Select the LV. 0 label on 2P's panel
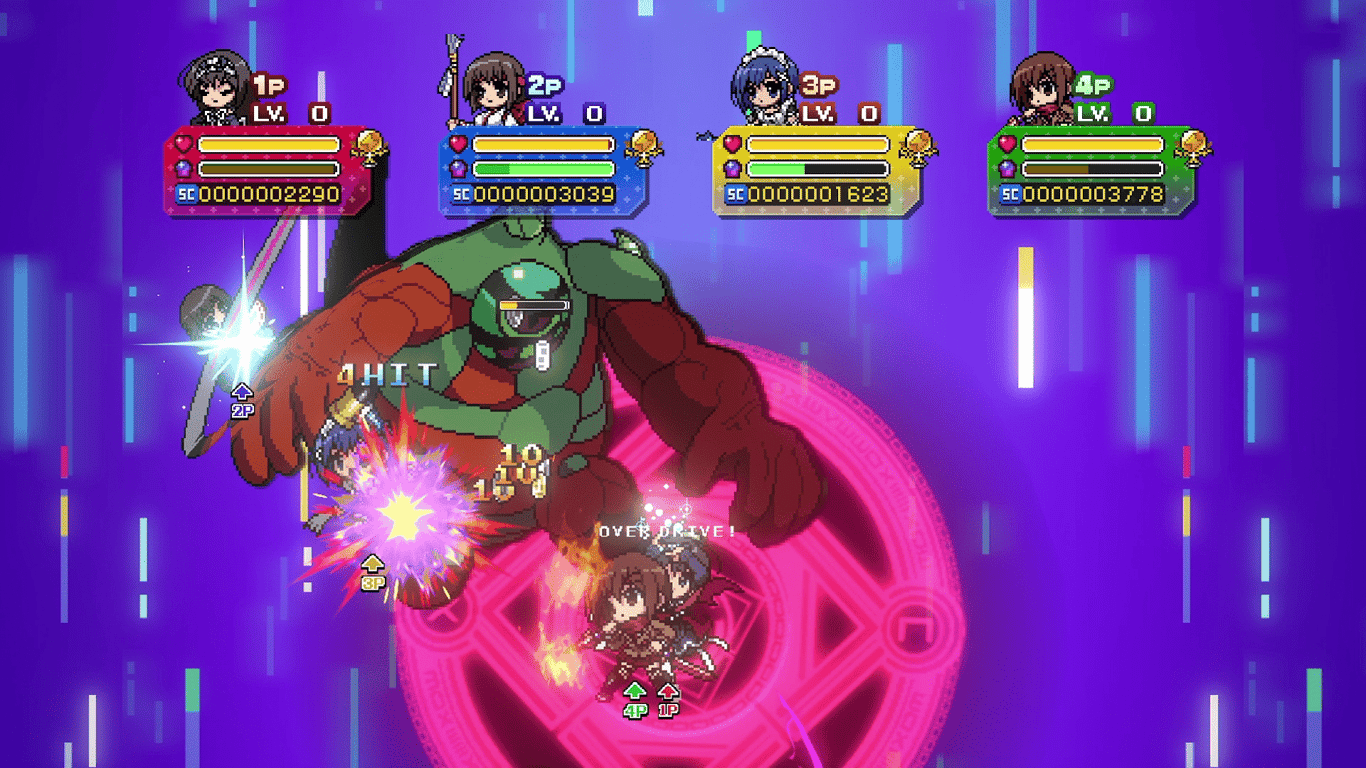The height and width of the screenshot is (768, 1366). 565,114
